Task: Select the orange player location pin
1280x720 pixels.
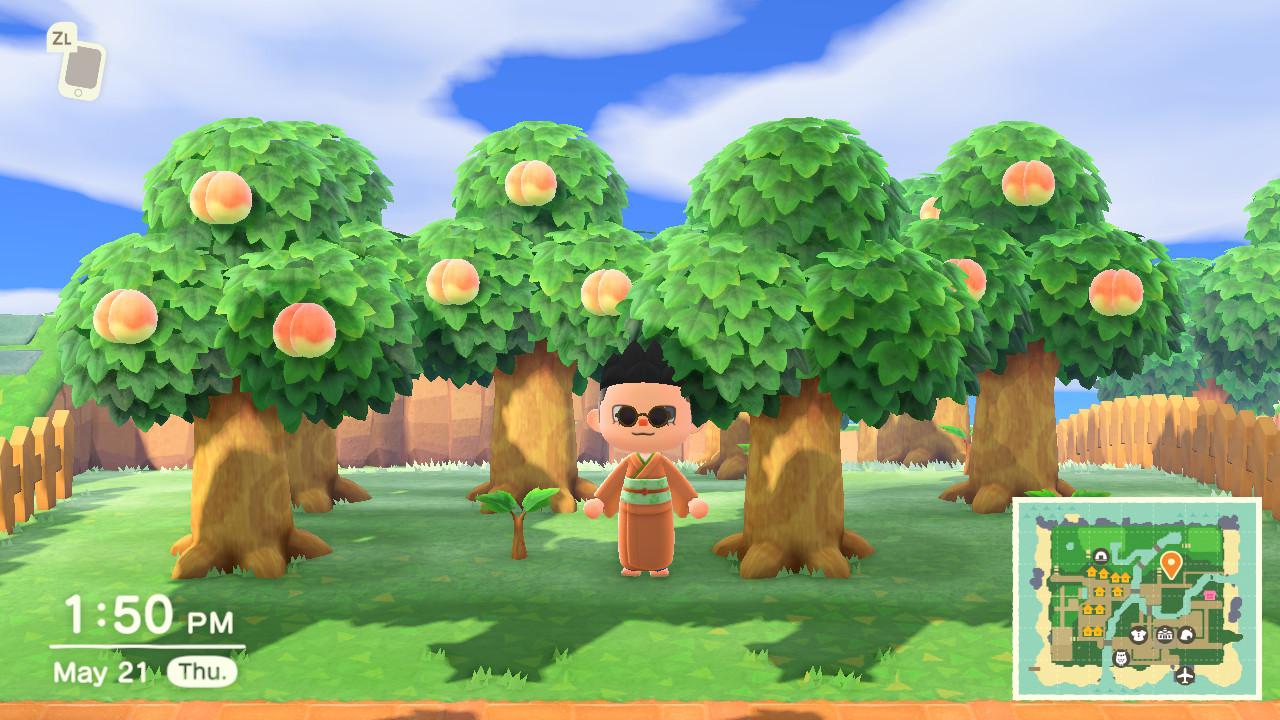Action: [1171, 561]
